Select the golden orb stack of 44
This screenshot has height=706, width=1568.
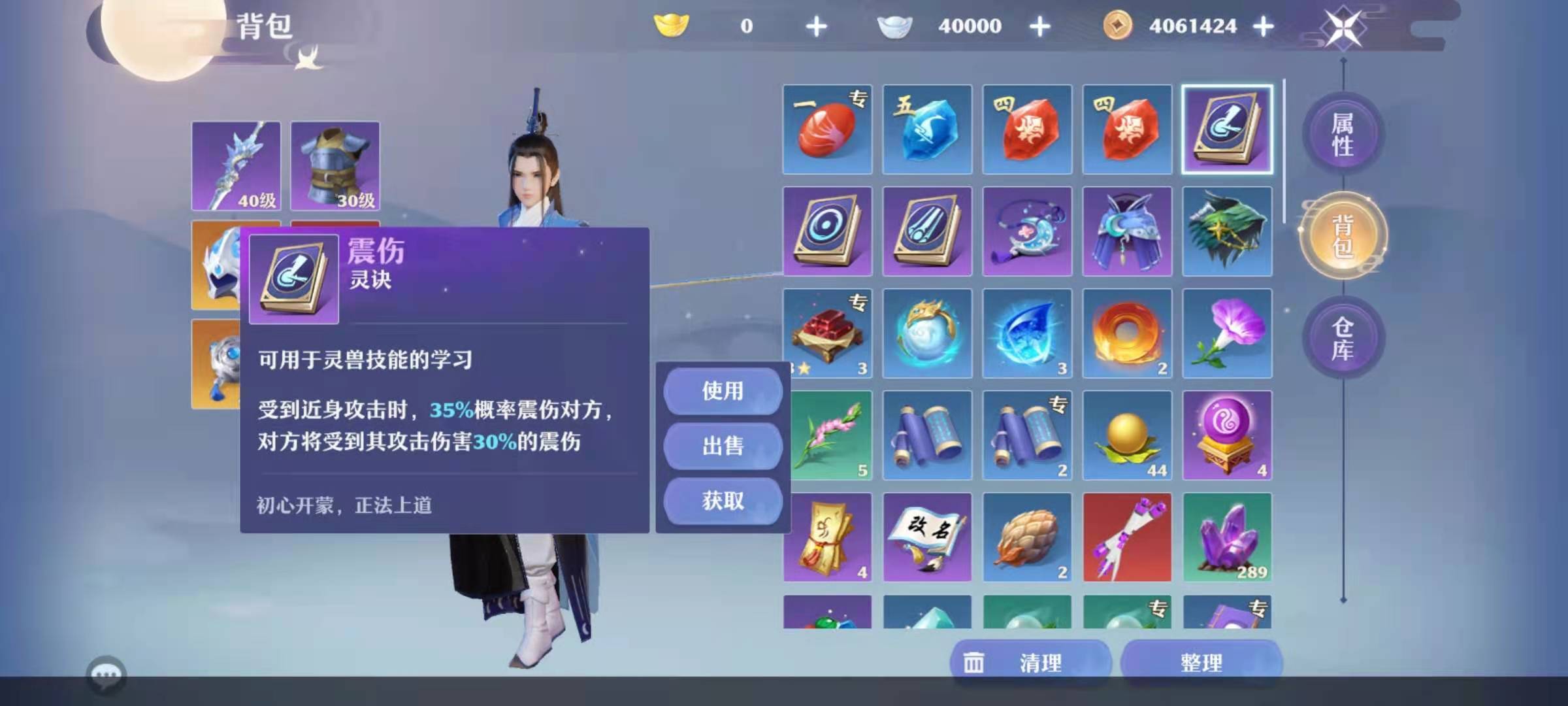point(1127,435)
